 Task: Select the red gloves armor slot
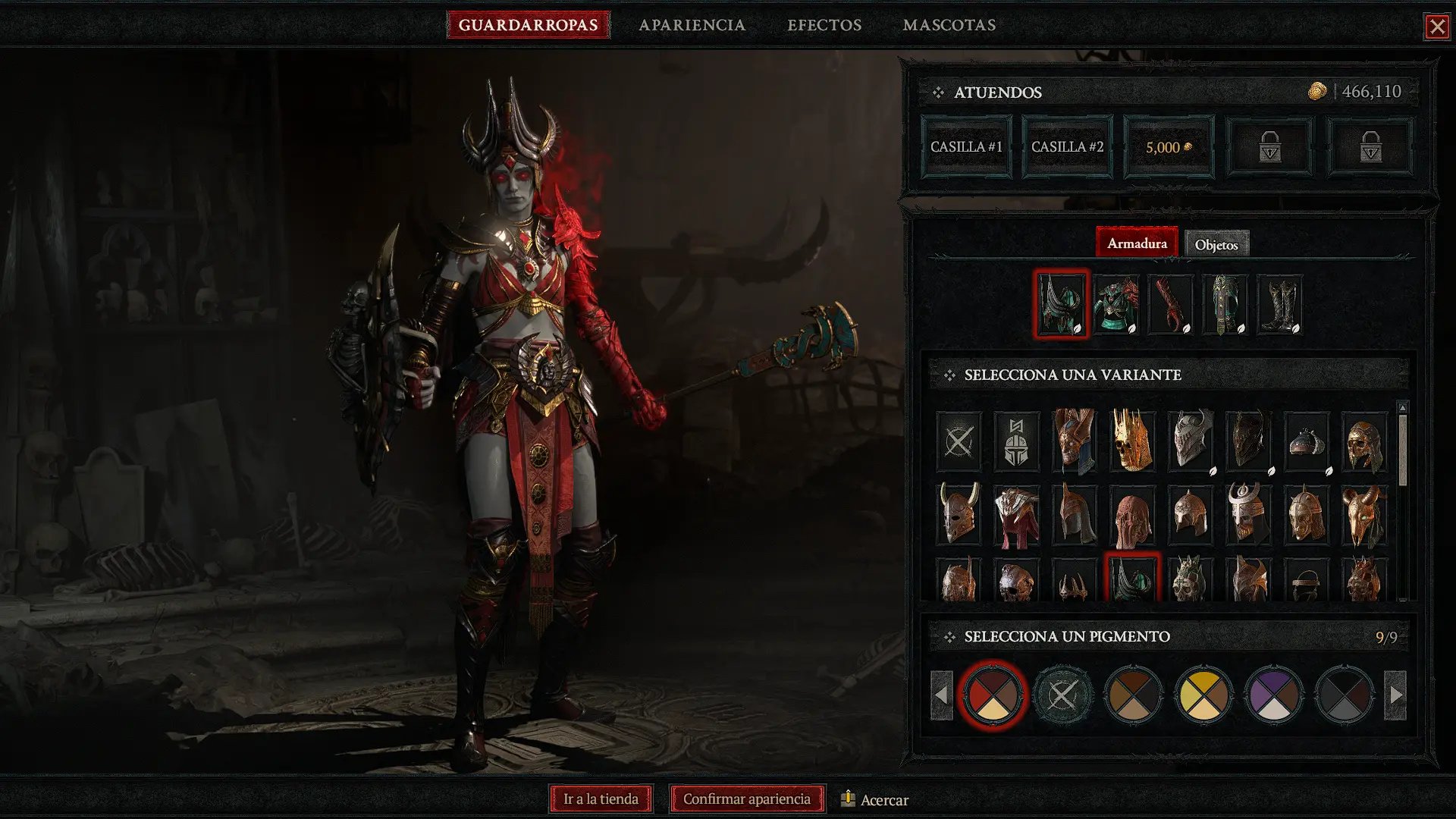pos(1170,305)
